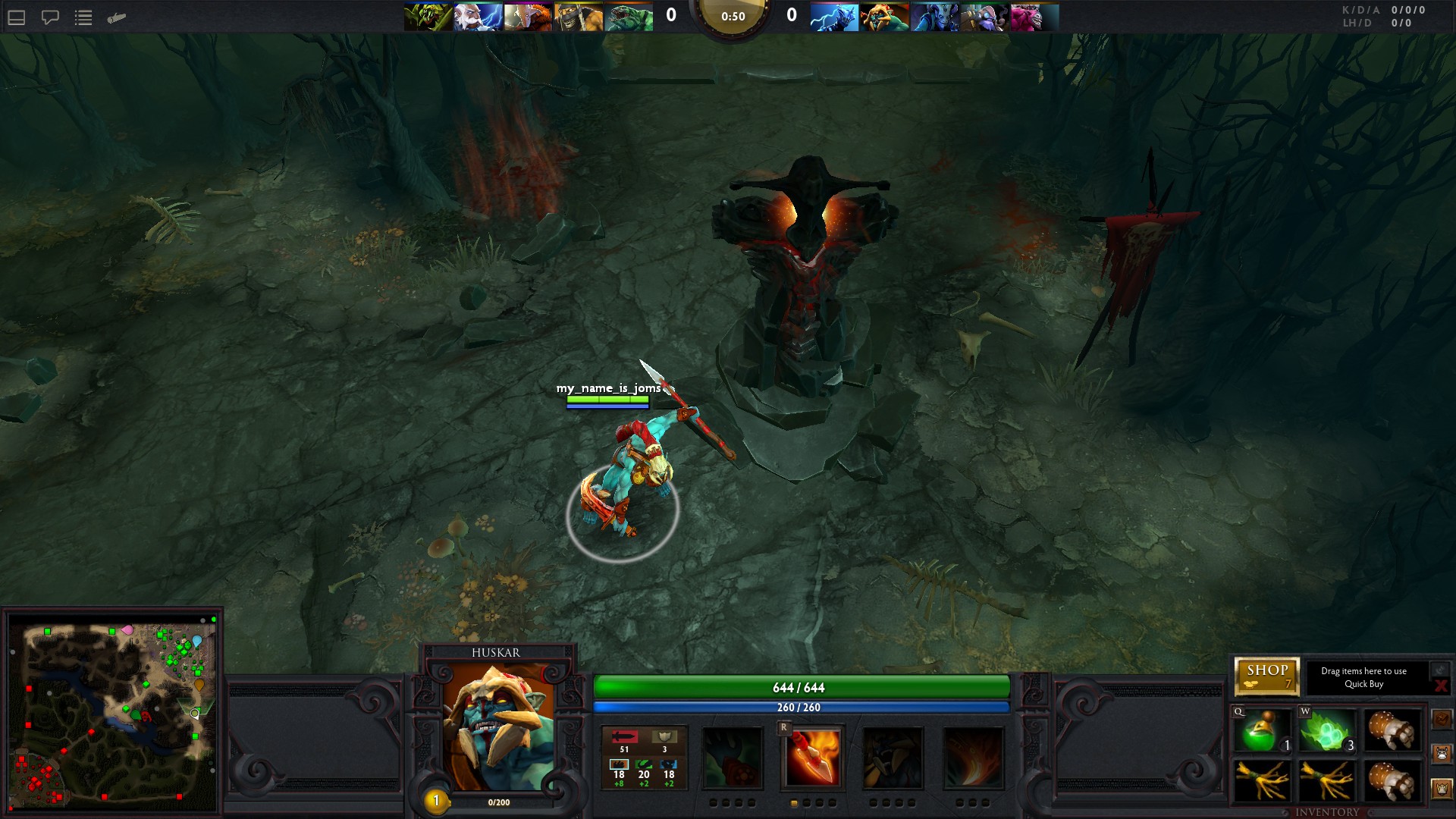
Task: Select Zeus portrait in top bar
Action: [478, 17]
